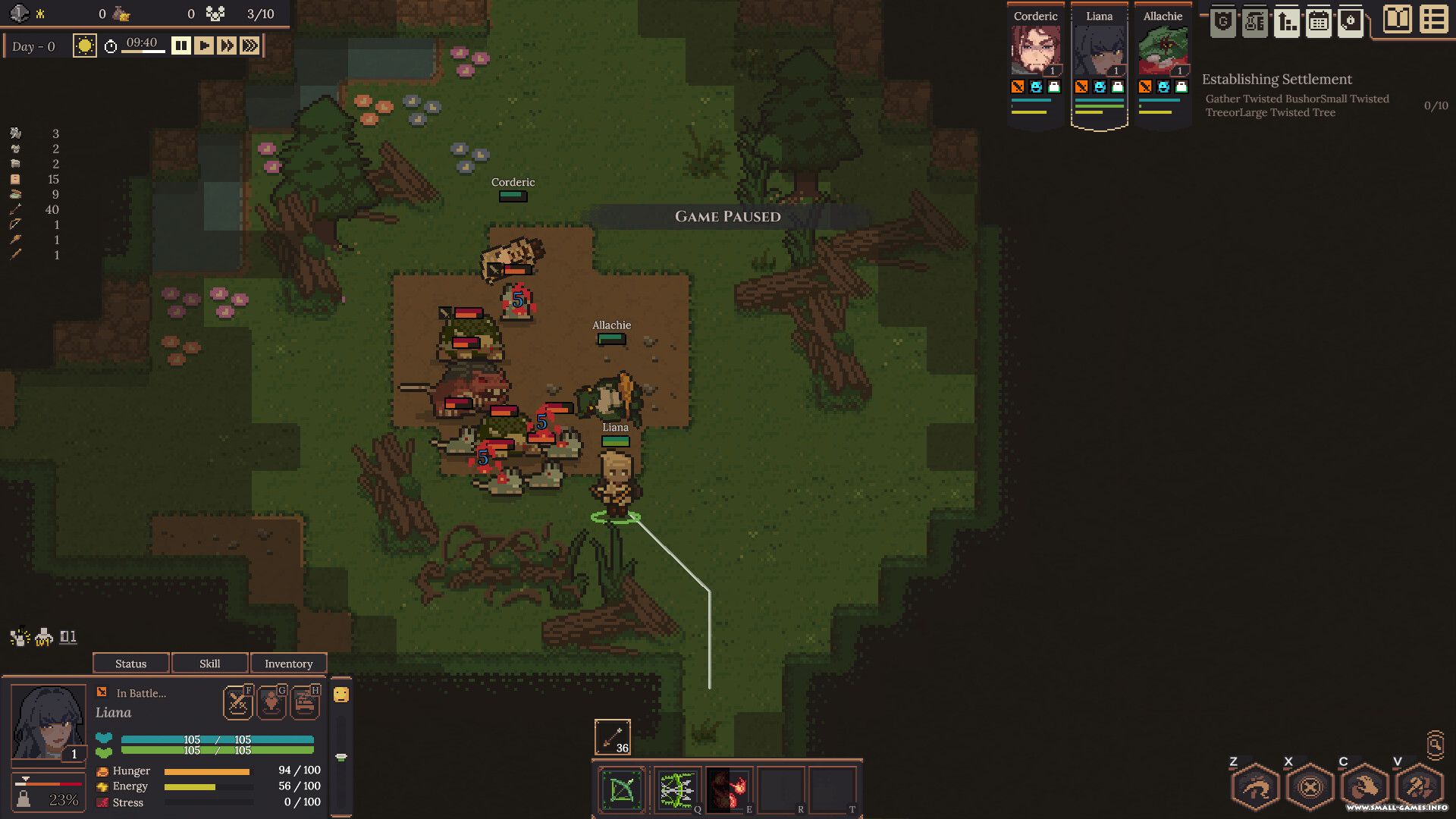The image size is (1456, 819).
Task: Open the bar chart statistics panel
Action: click(1287, 23)
